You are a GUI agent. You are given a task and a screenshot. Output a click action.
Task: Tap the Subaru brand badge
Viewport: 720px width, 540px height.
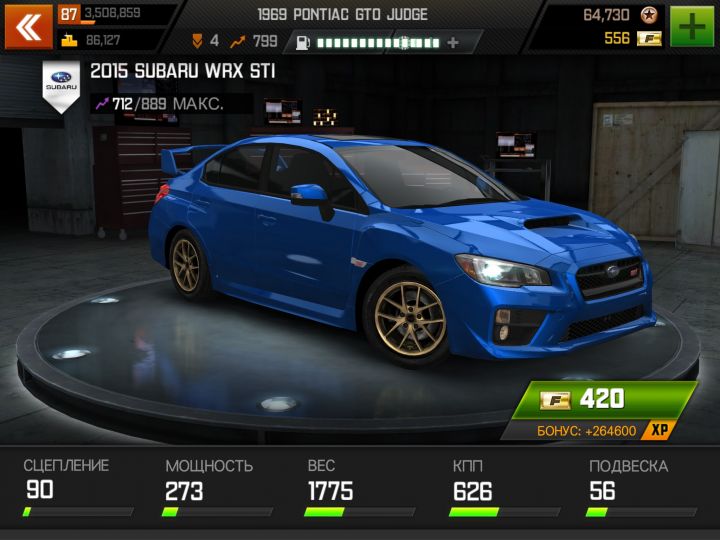[x=61, y=83]
